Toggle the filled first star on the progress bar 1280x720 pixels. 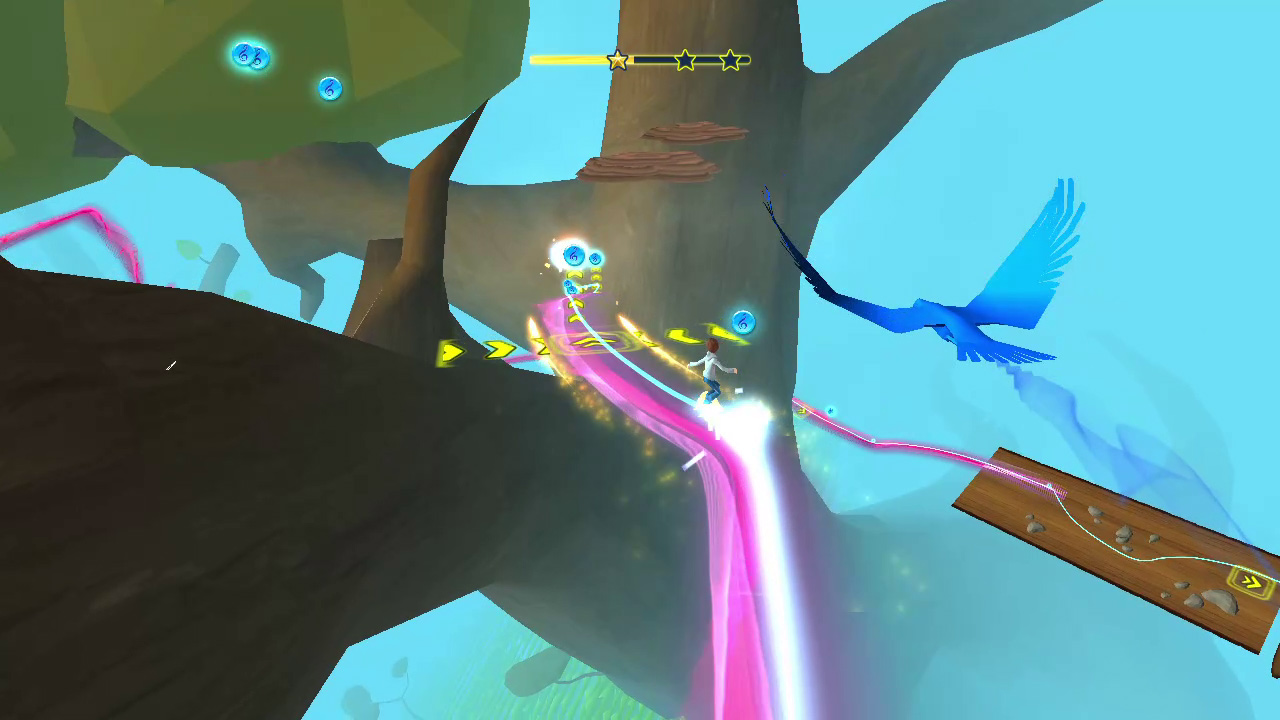(617, 60)
